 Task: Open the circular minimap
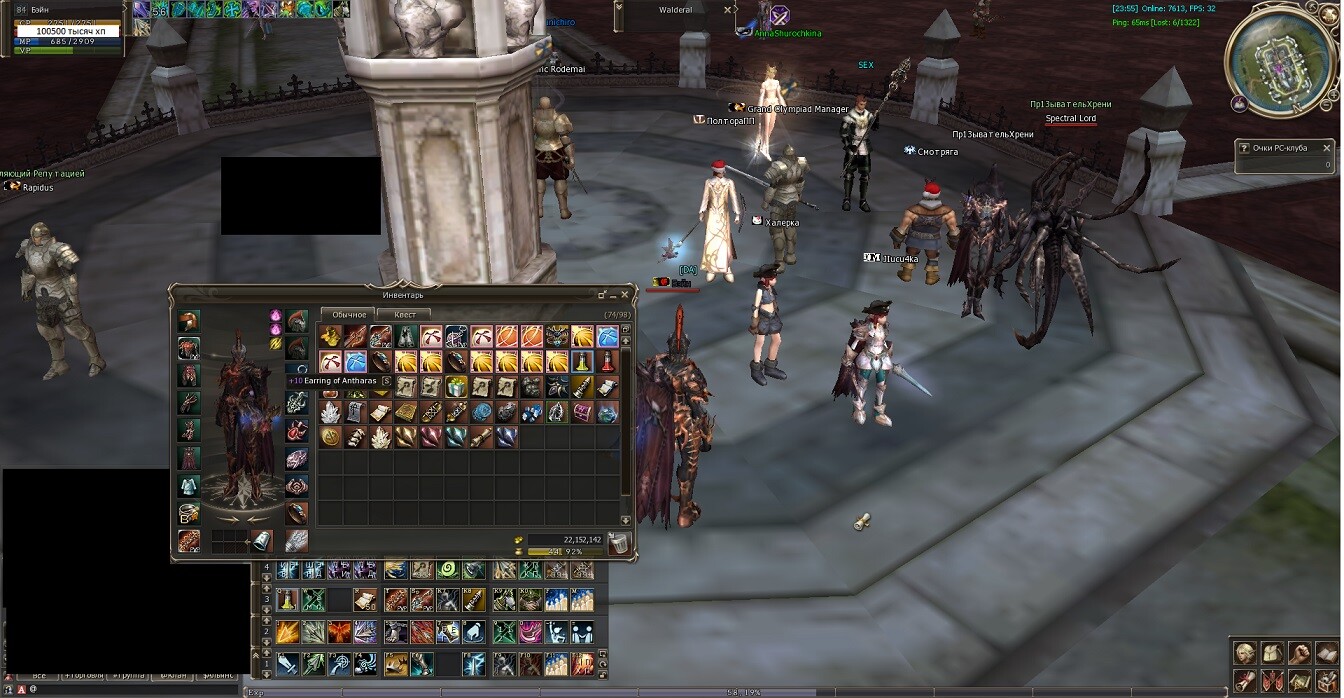coord(1281,60)
